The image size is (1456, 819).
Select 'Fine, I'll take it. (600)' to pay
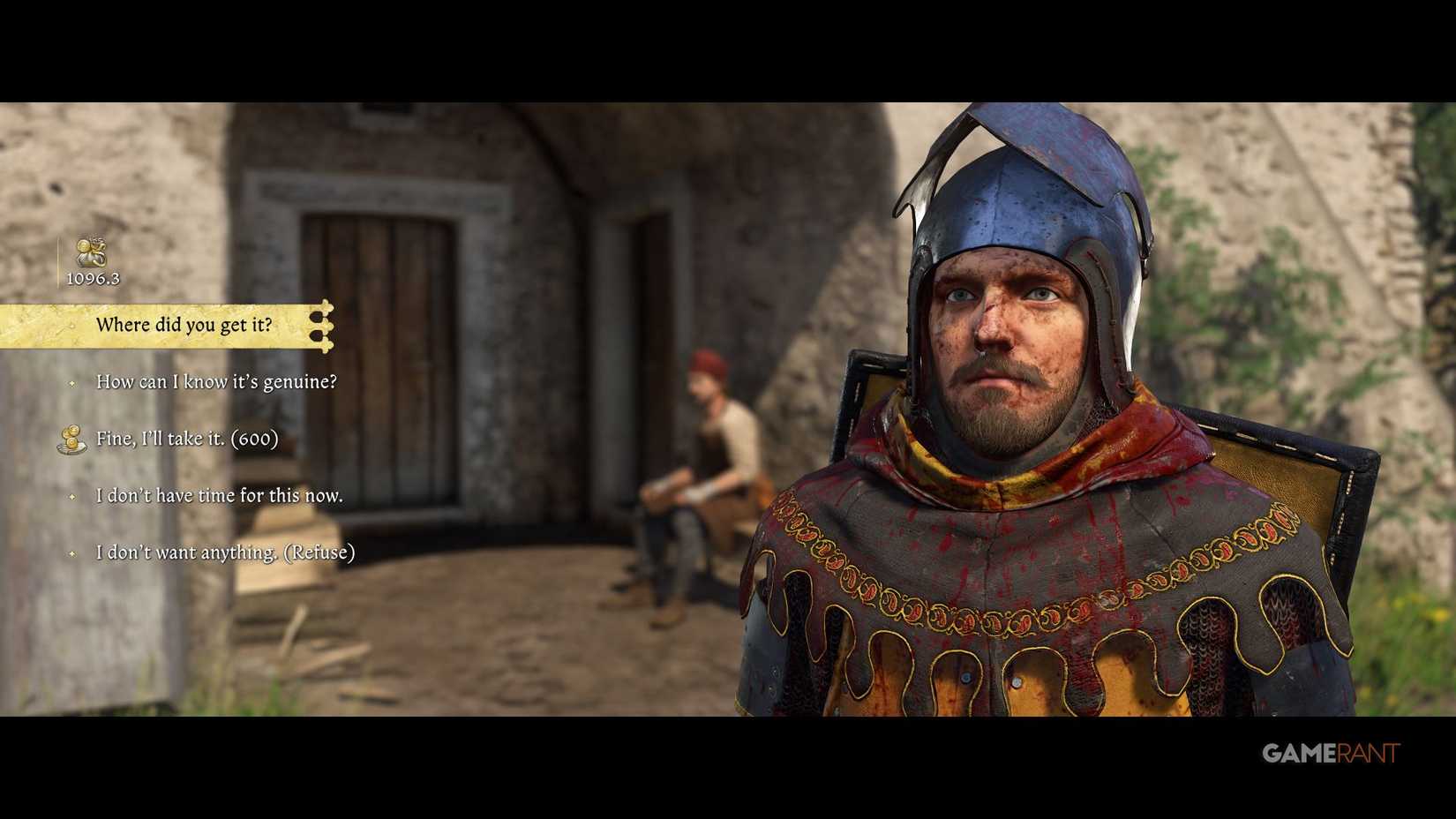tap(188, 438)
